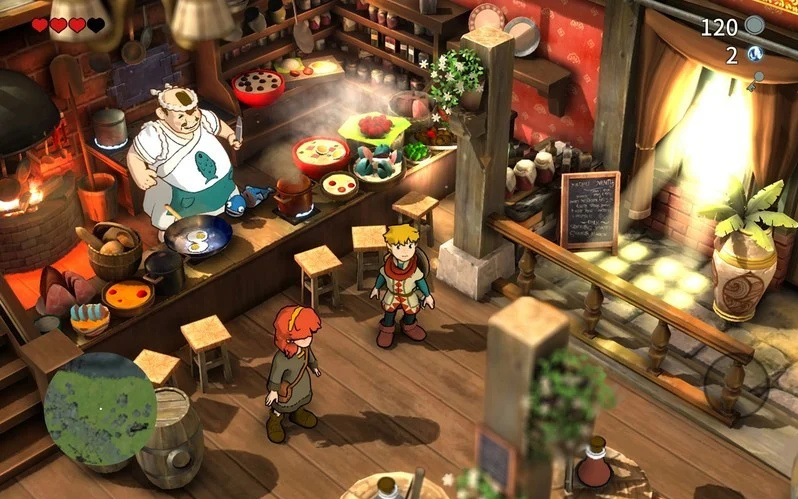The height and width of the screenshot is (499, 798).
Task: Select the grey key icon
Action: (754, 81)
